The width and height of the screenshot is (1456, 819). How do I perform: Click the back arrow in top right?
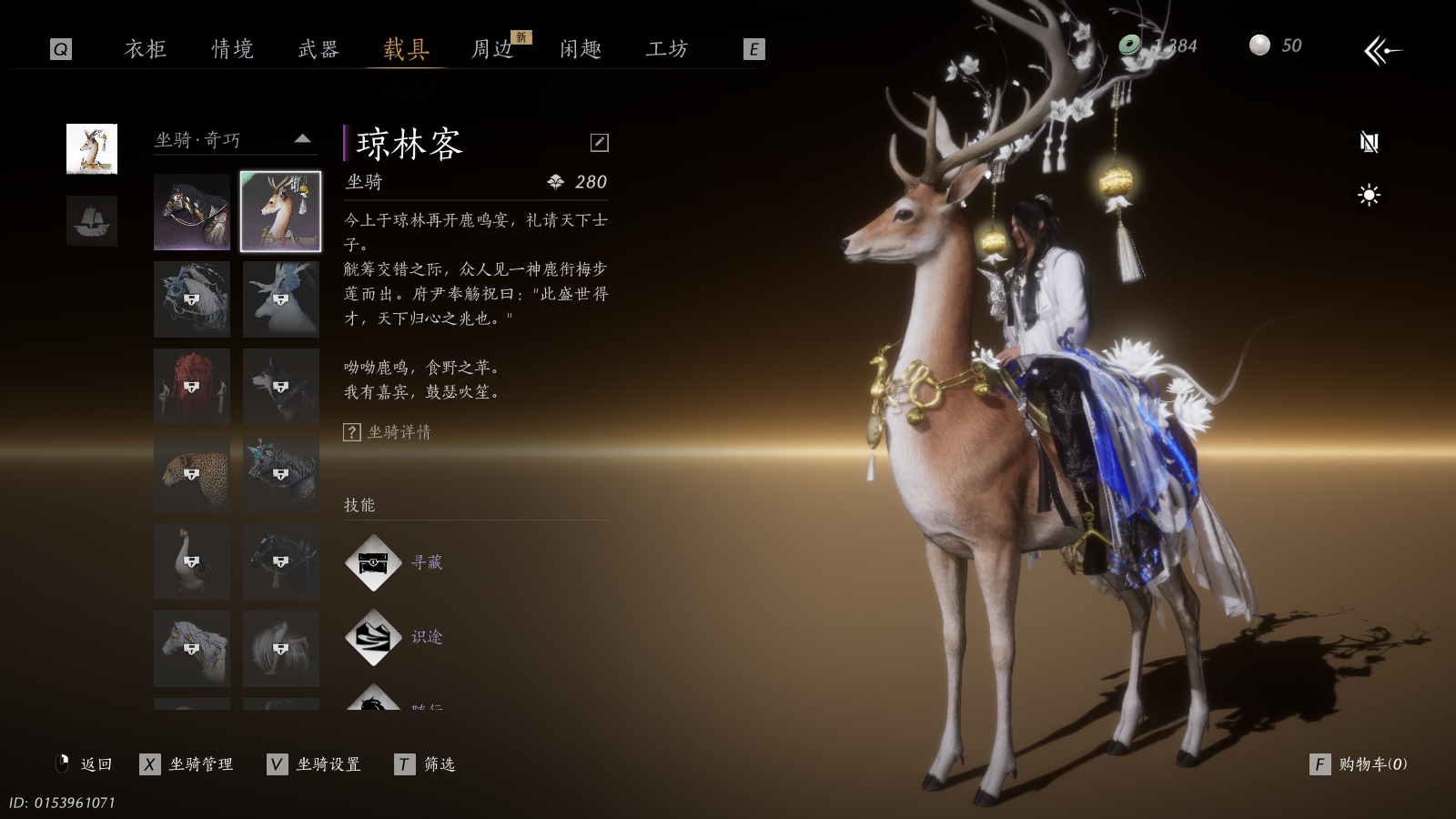pyautogui.click(x=1382, y=51)
